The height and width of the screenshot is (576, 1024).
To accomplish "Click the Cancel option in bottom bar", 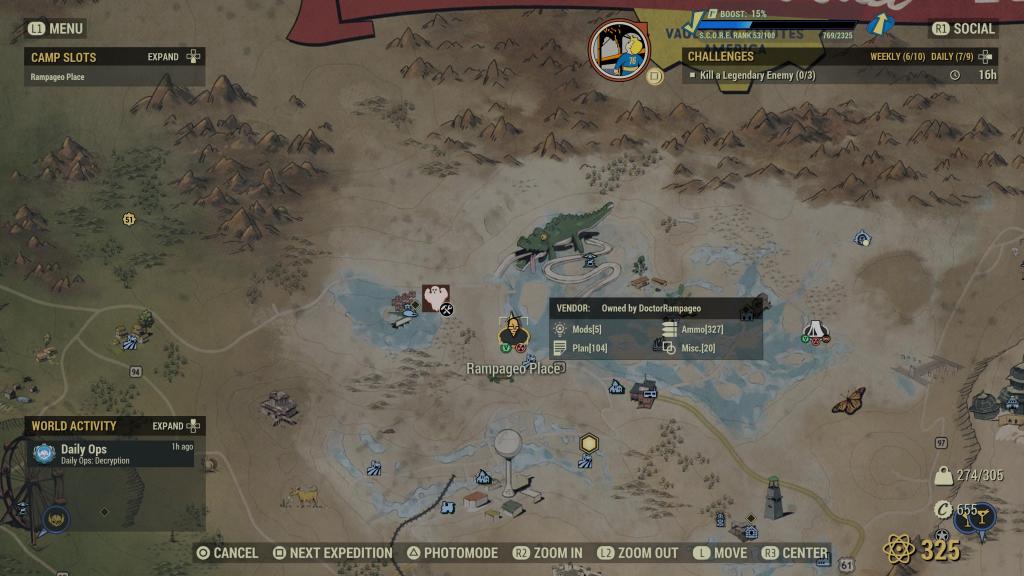I will coord(227,553).
